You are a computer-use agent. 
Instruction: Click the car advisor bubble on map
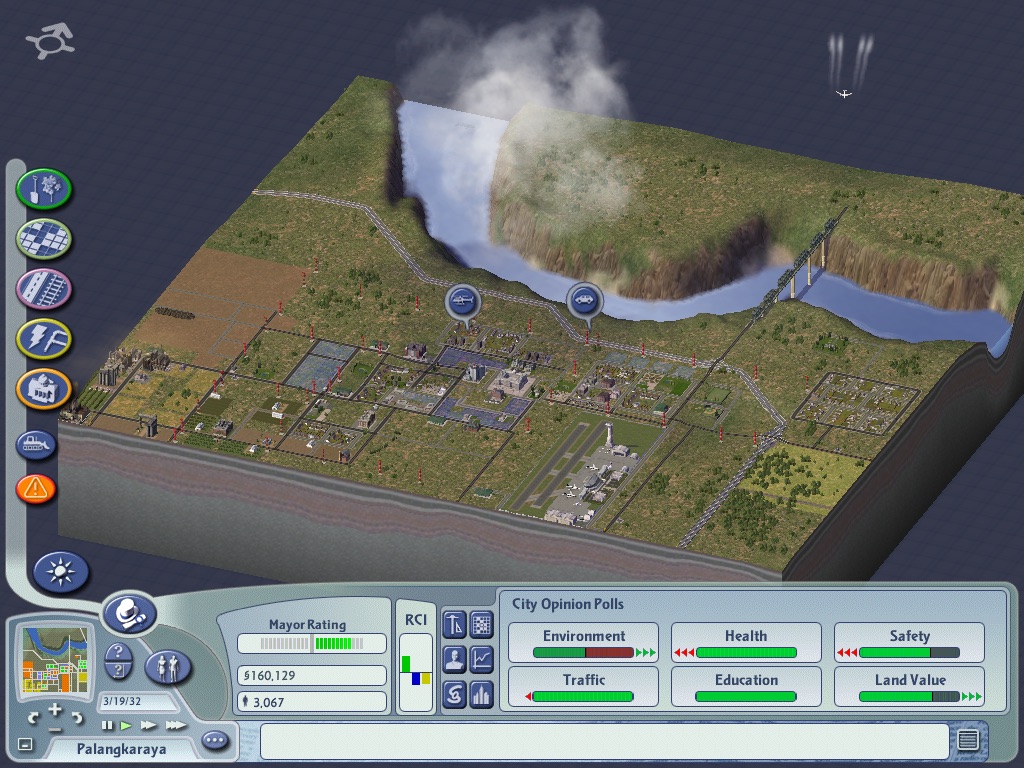(x=583, y=300)
